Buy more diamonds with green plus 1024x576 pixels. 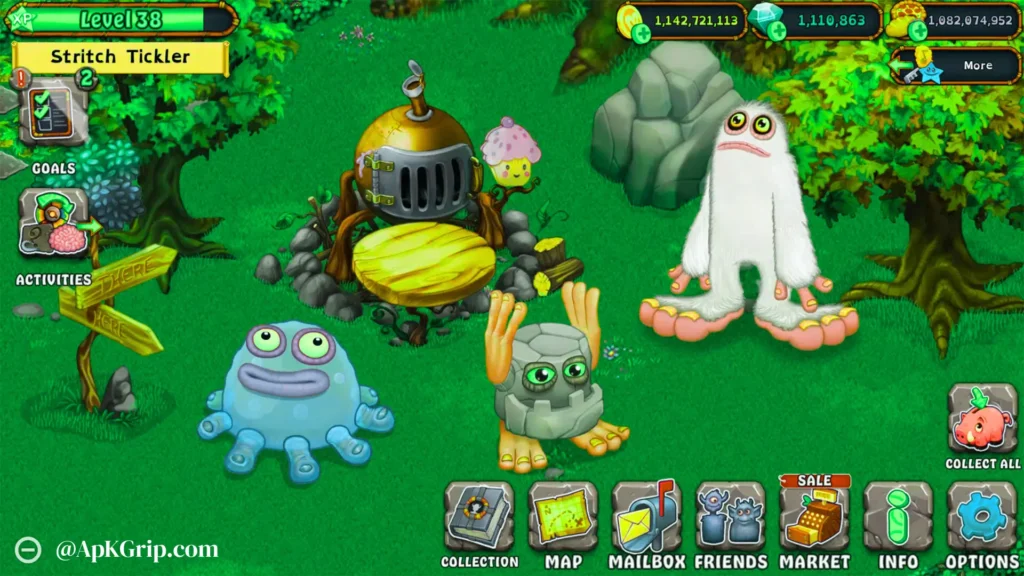[x=777, y=34]
